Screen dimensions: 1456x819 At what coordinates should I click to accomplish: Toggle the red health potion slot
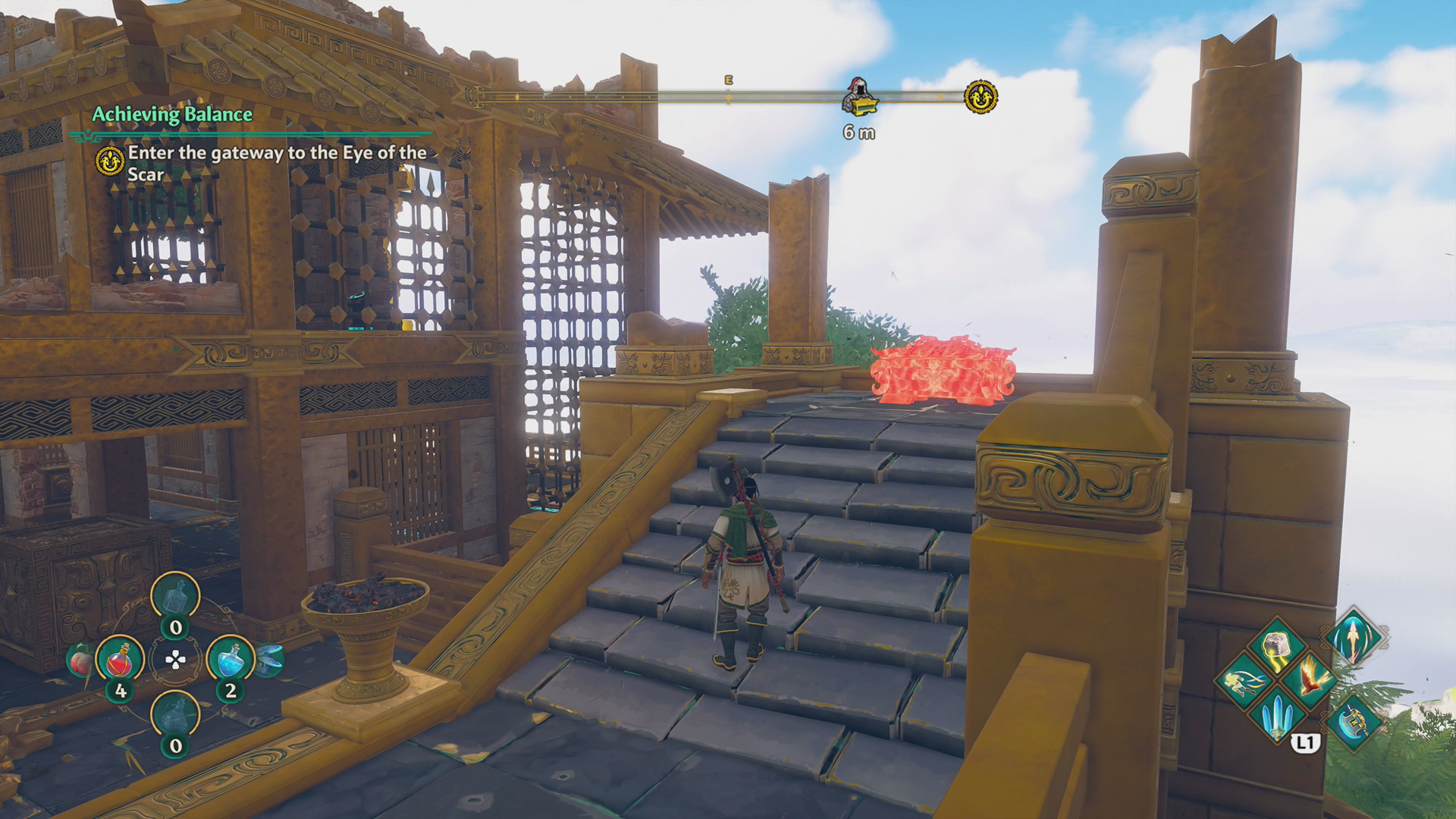[121, 661]
